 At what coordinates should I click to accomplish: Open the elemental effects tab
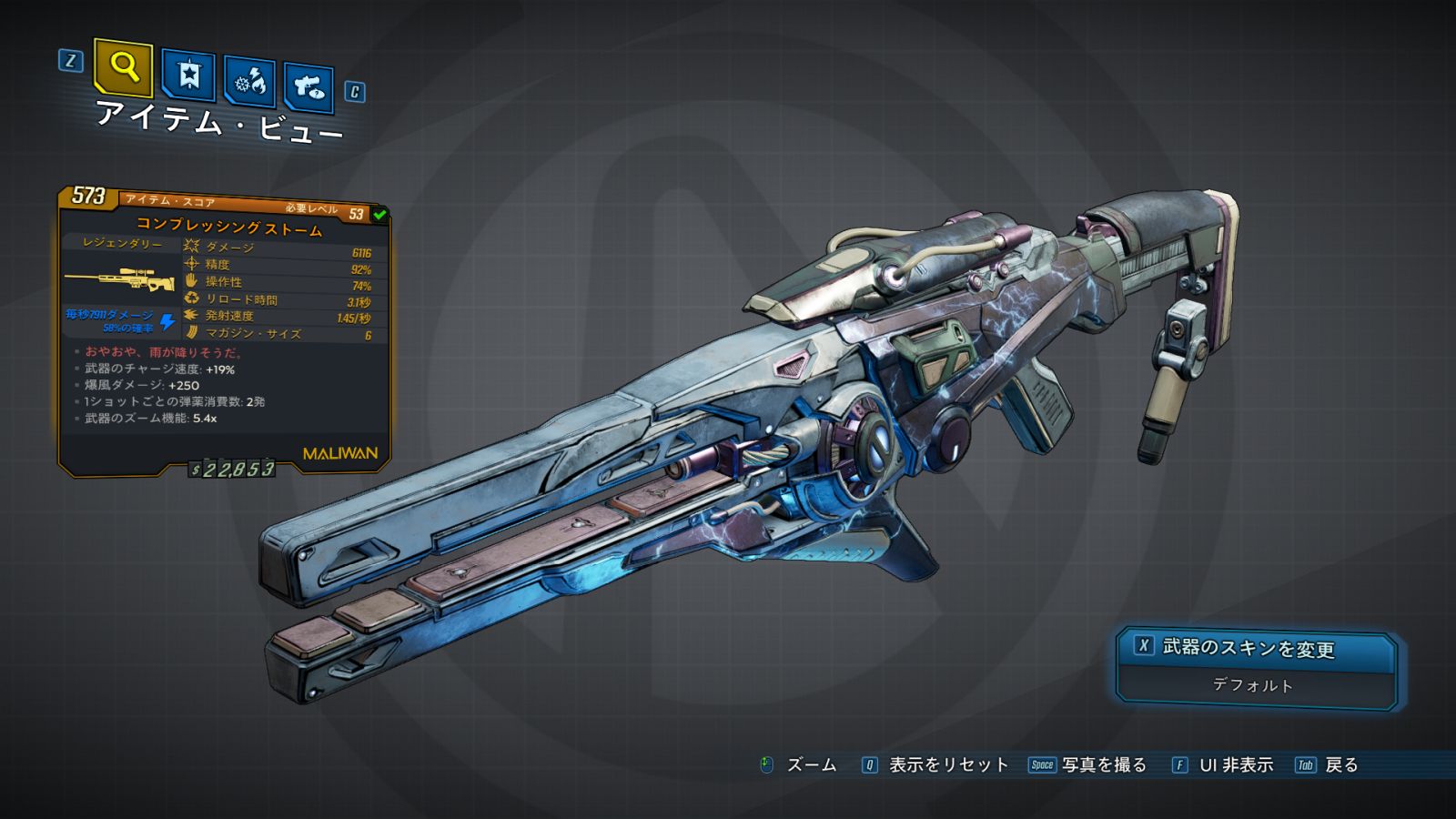click(250, 82)
